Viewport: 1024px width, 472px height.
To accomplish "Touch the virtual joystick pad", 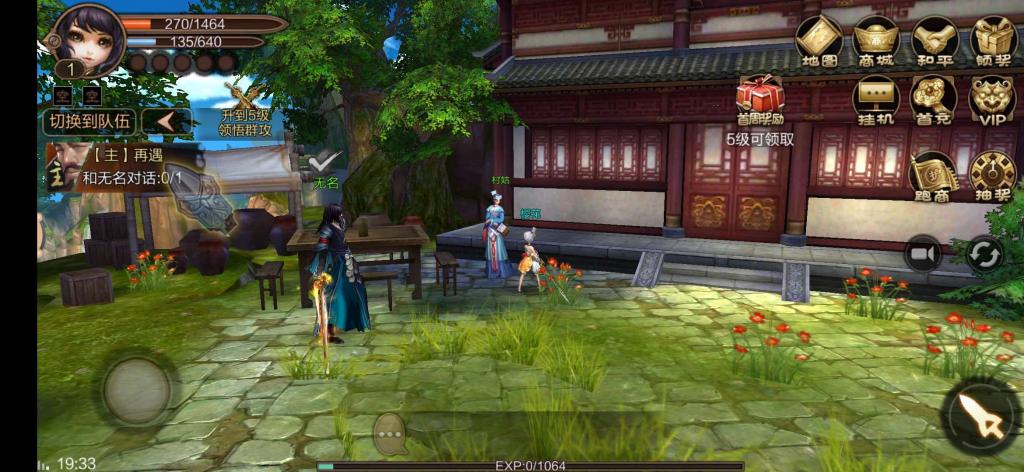I will point(136,389).
